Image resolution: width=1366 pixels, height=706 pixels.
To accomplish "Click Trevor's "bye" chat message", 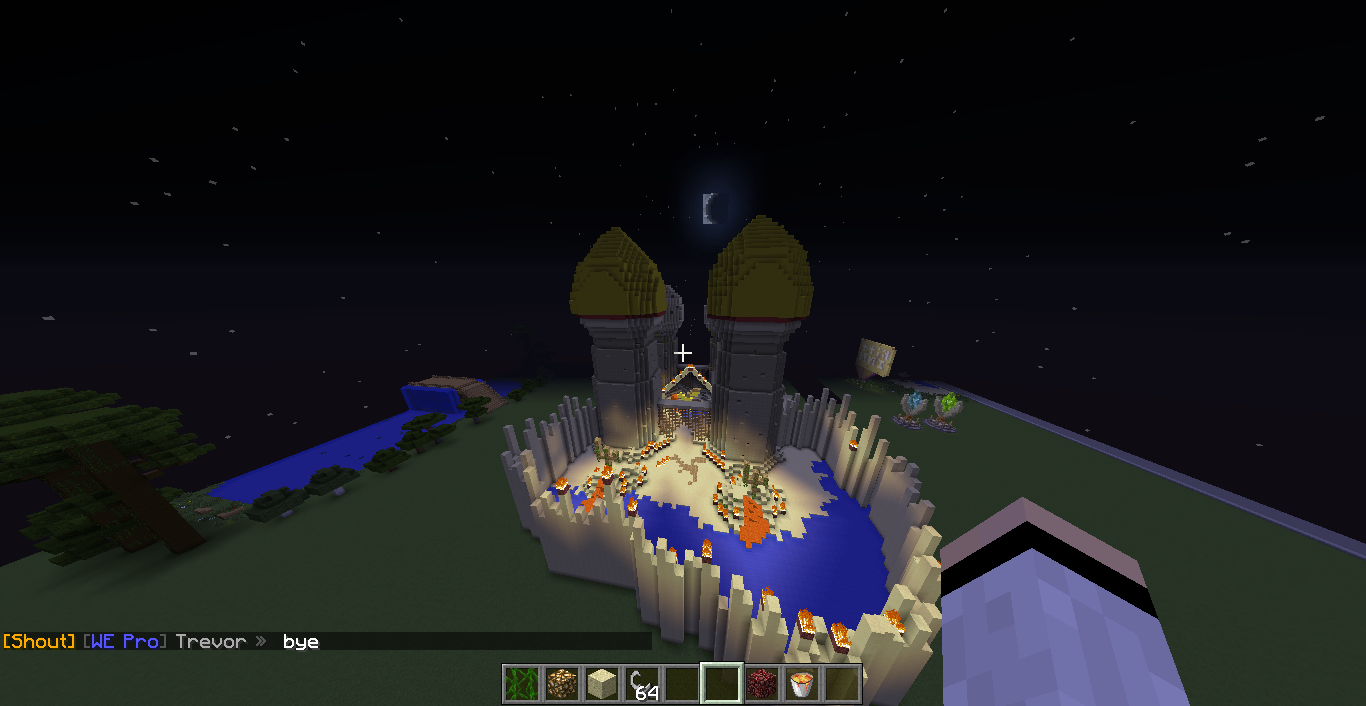I will click(x=300, y=642).
